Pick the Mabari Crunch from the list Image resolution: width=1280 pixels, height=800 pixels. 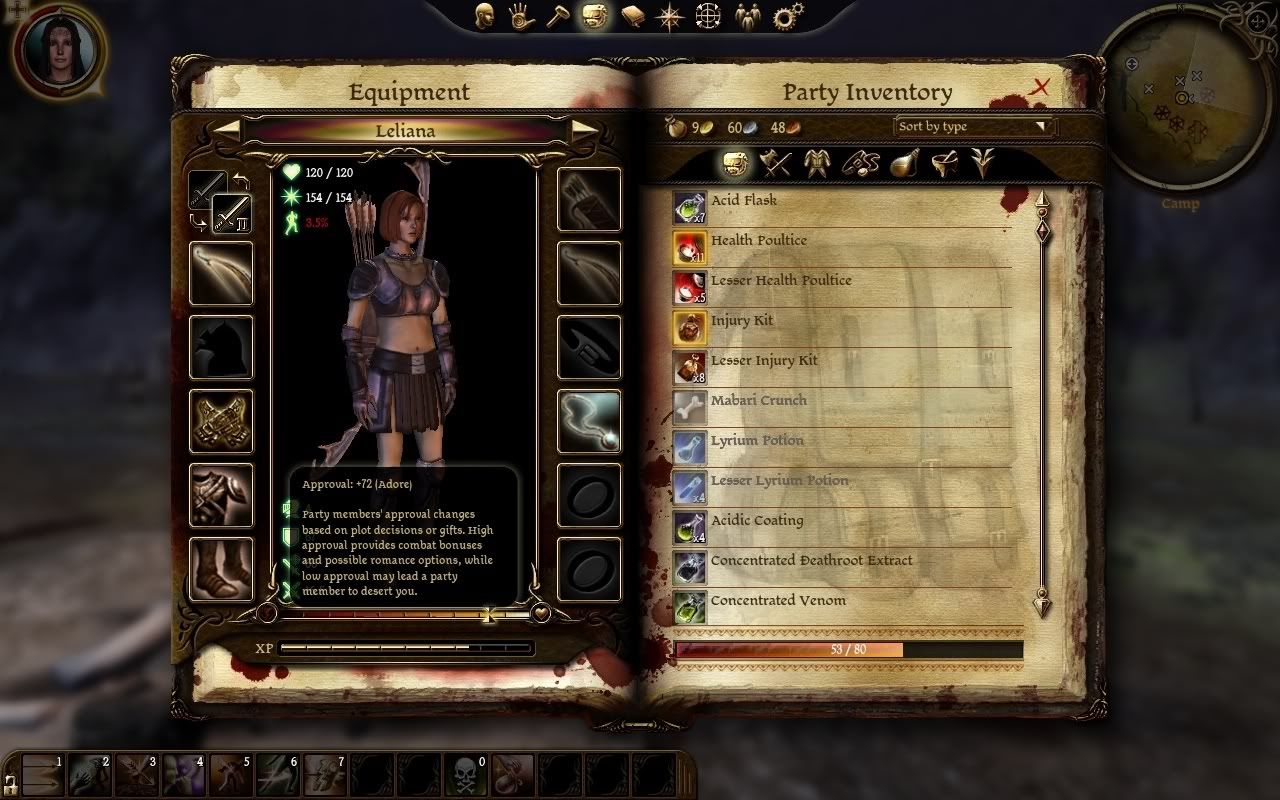[842, 407]
